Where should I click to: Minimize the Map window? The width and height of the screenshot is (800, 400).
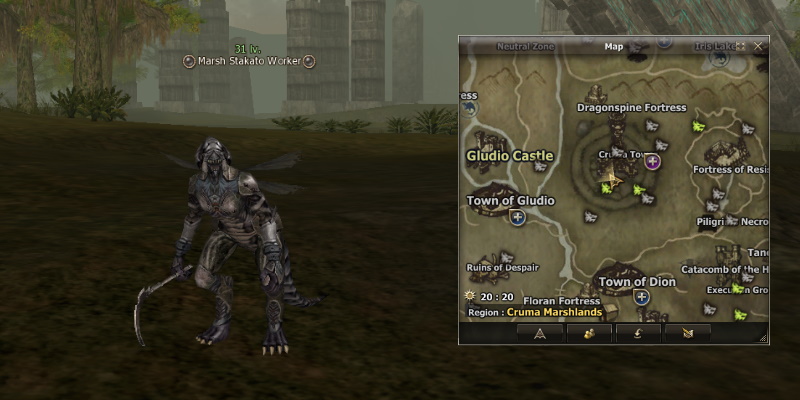[x=741, y=46]
